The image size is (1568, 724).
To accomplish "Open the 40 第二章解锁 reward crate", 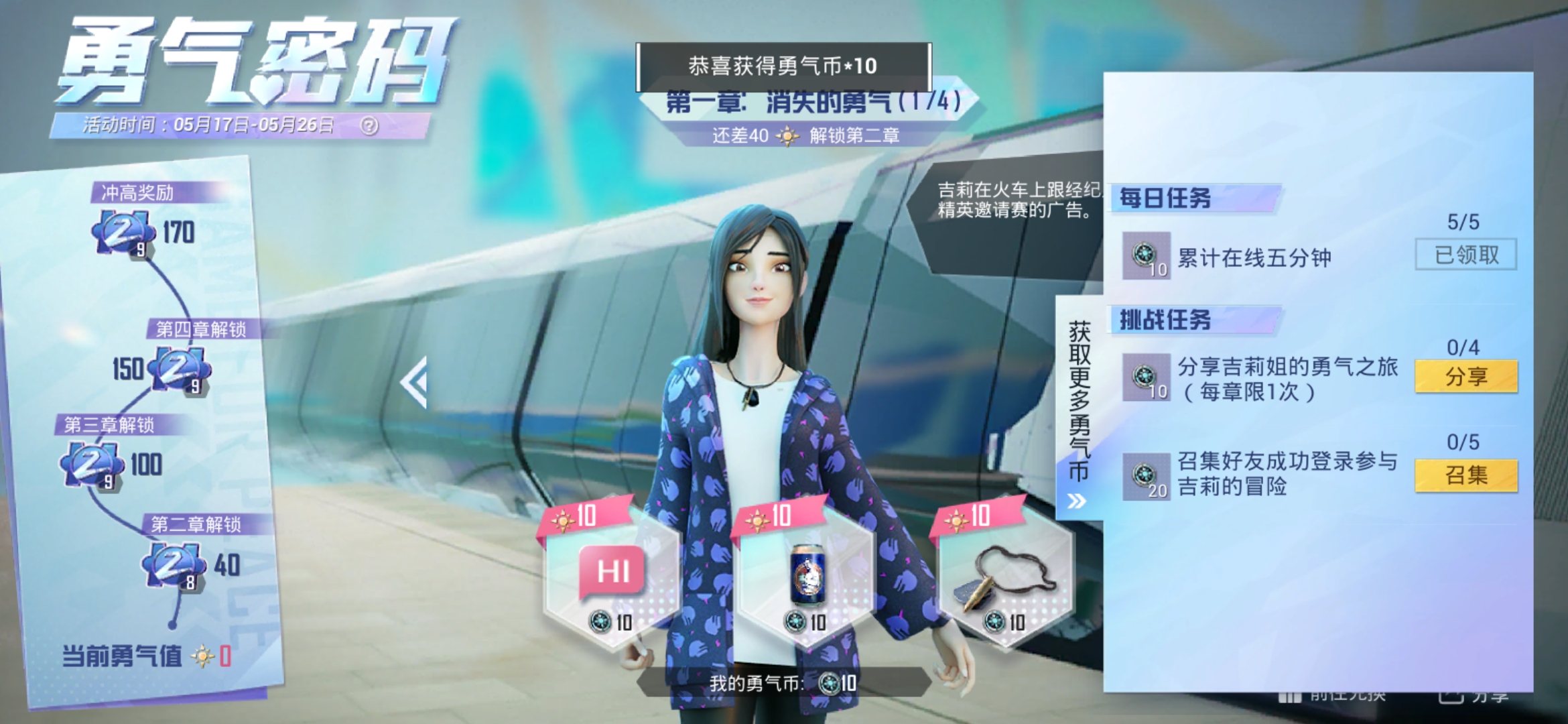I will point(172,565).
